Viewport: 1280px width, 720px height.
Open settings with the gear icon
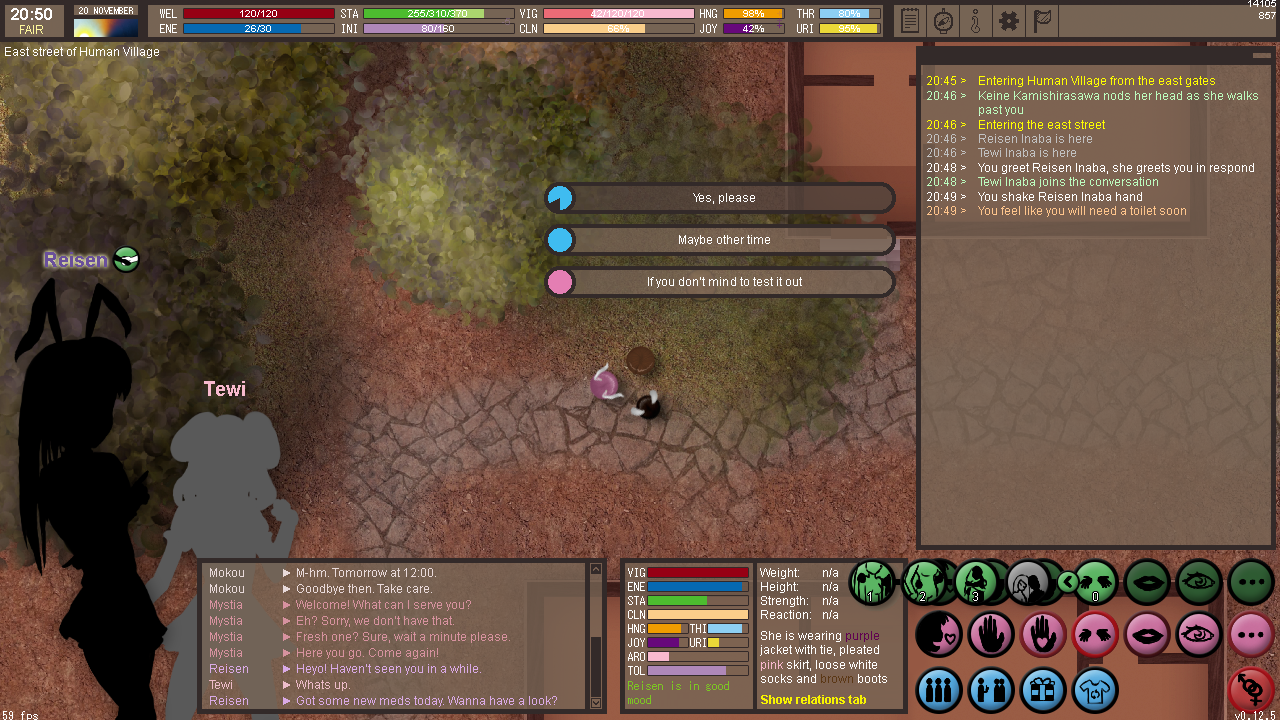[x=1008, y=20]
